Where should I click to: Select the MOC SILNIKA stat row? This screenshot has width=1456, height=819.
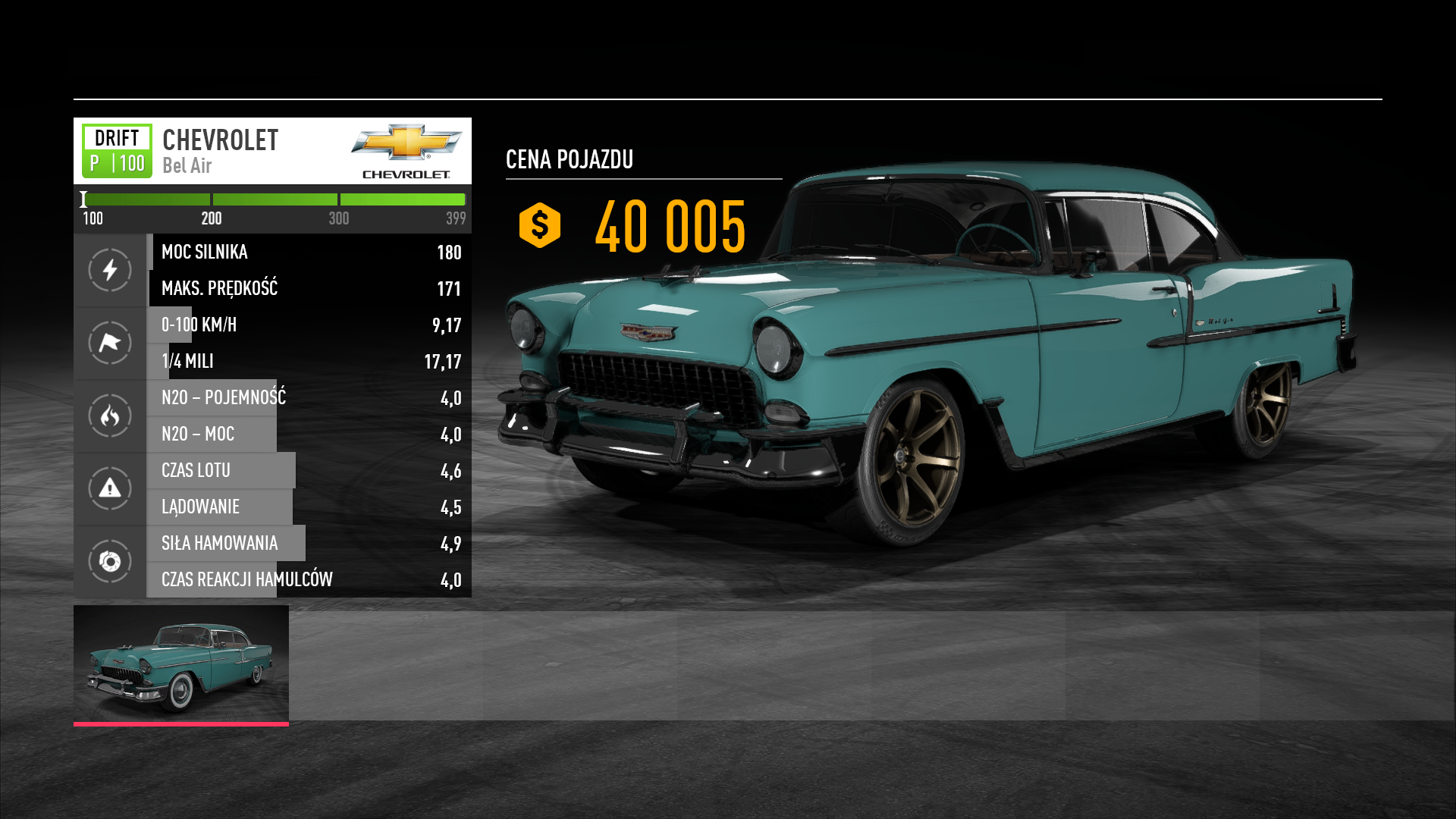pos(309,252)
